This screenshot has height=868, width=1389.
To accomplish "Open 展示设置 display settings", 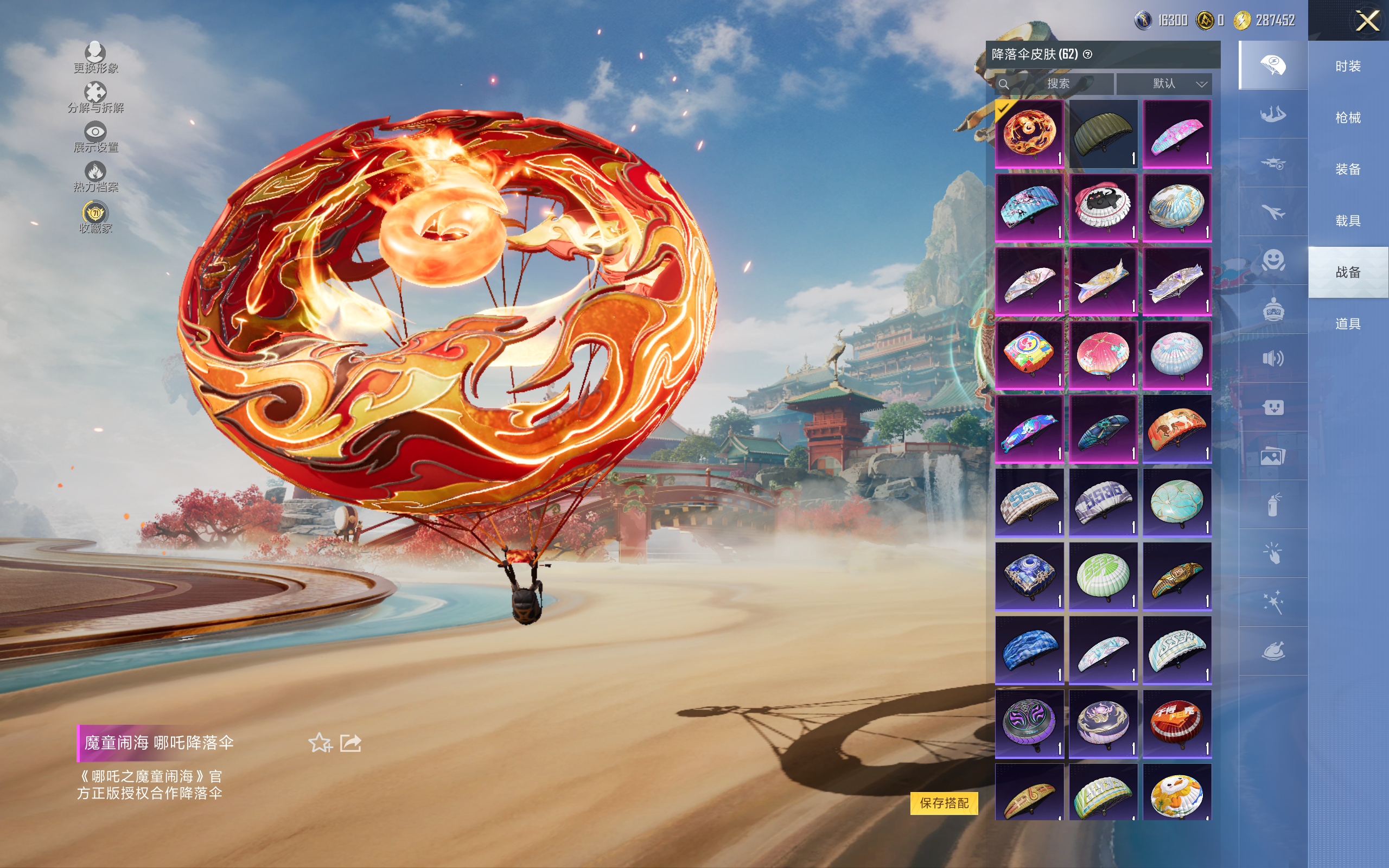I will pyautogui.click(x=95, y=137).
